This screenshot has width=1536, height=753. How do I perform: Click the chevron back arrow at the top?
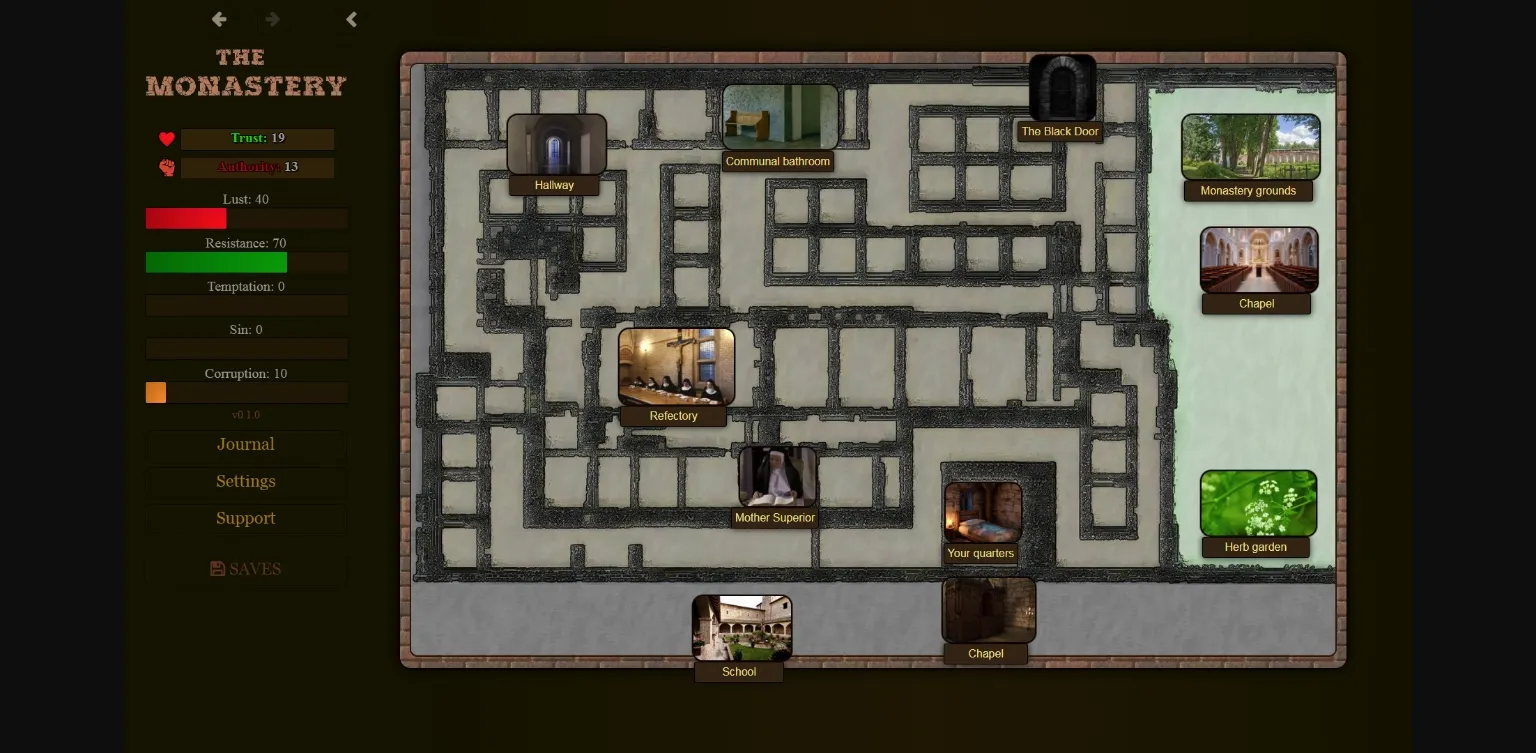tap(351, 18)
